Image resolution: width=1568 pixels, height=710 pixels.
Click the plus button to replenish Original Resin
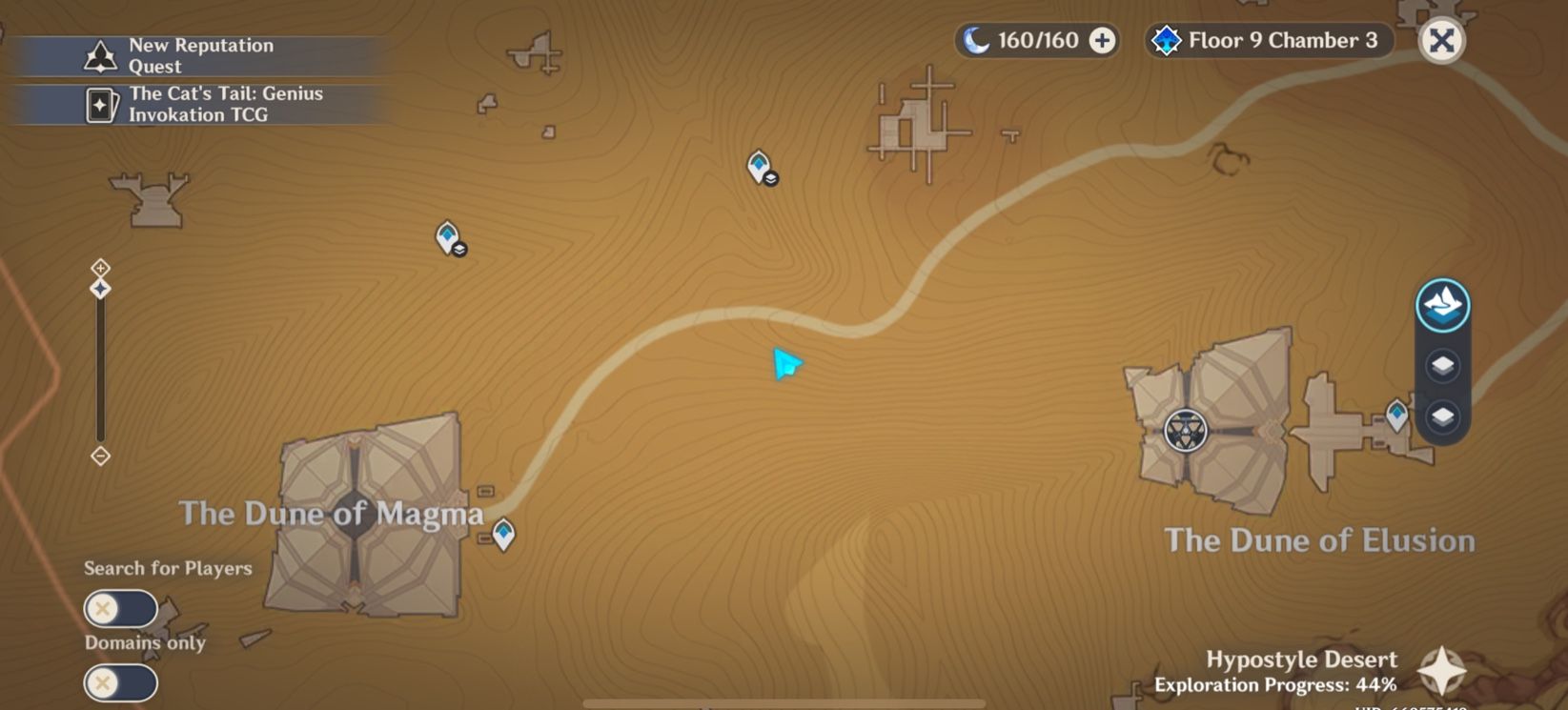coord(1101,41)
